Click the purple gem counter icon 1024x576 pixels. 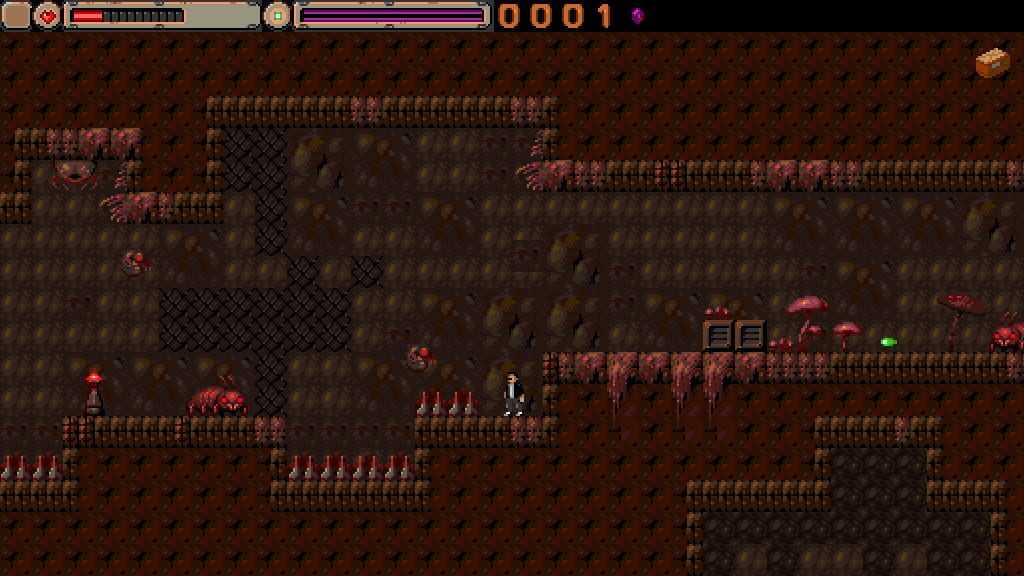tap(637, 15)
